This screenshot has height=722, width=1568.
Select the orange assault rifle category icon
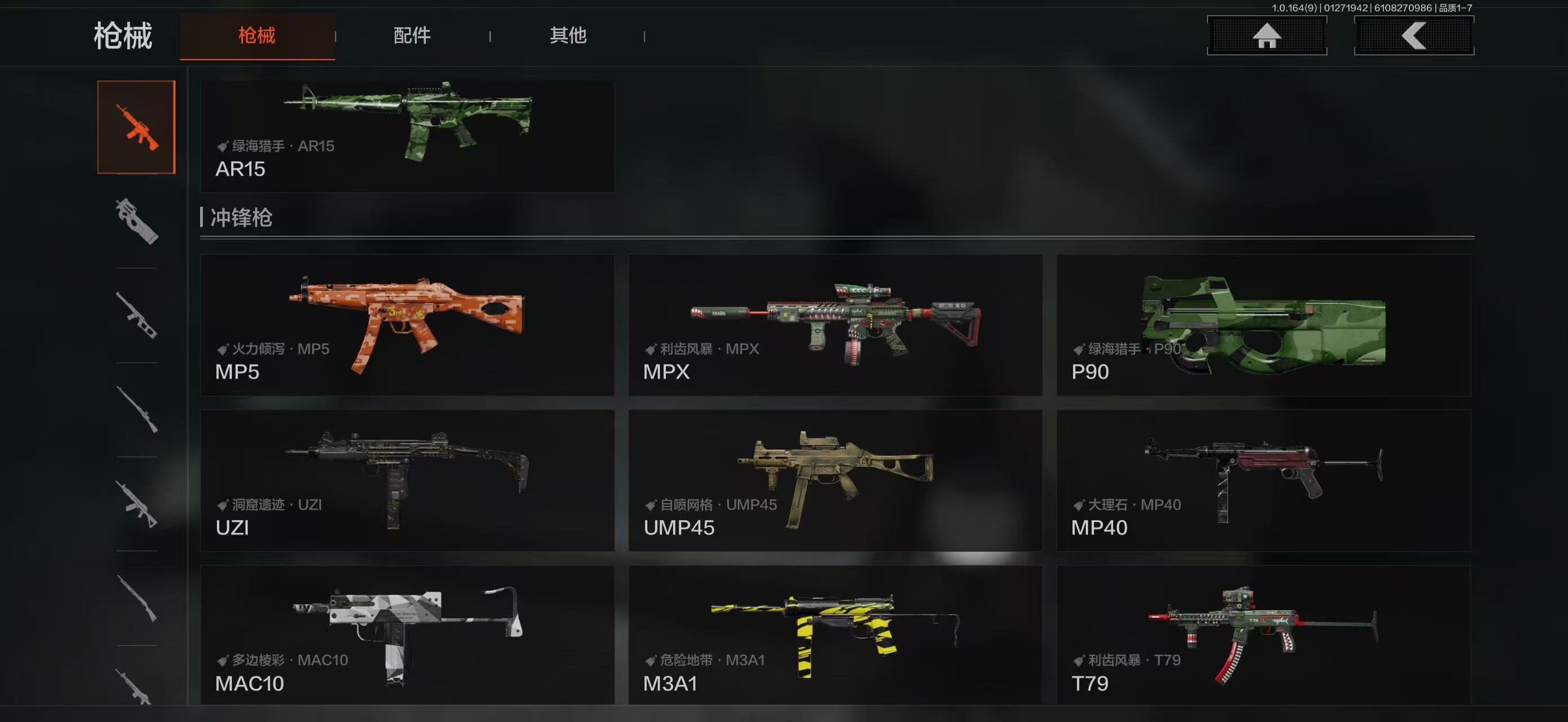(x=136, y=127)
